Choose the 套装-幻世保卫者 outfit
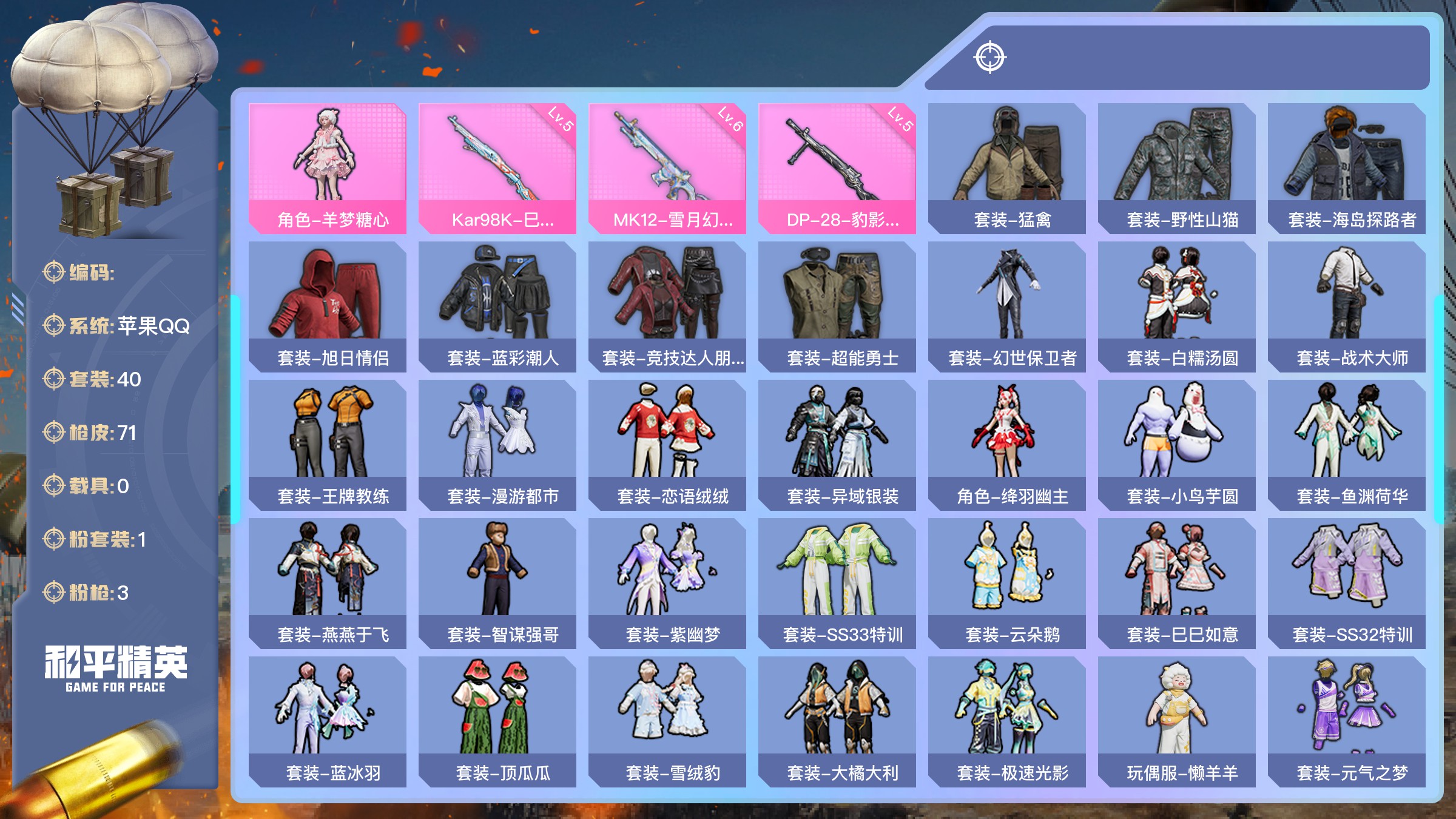The width and height of the screenshot is (1456, 819). tap(1007, 306)
